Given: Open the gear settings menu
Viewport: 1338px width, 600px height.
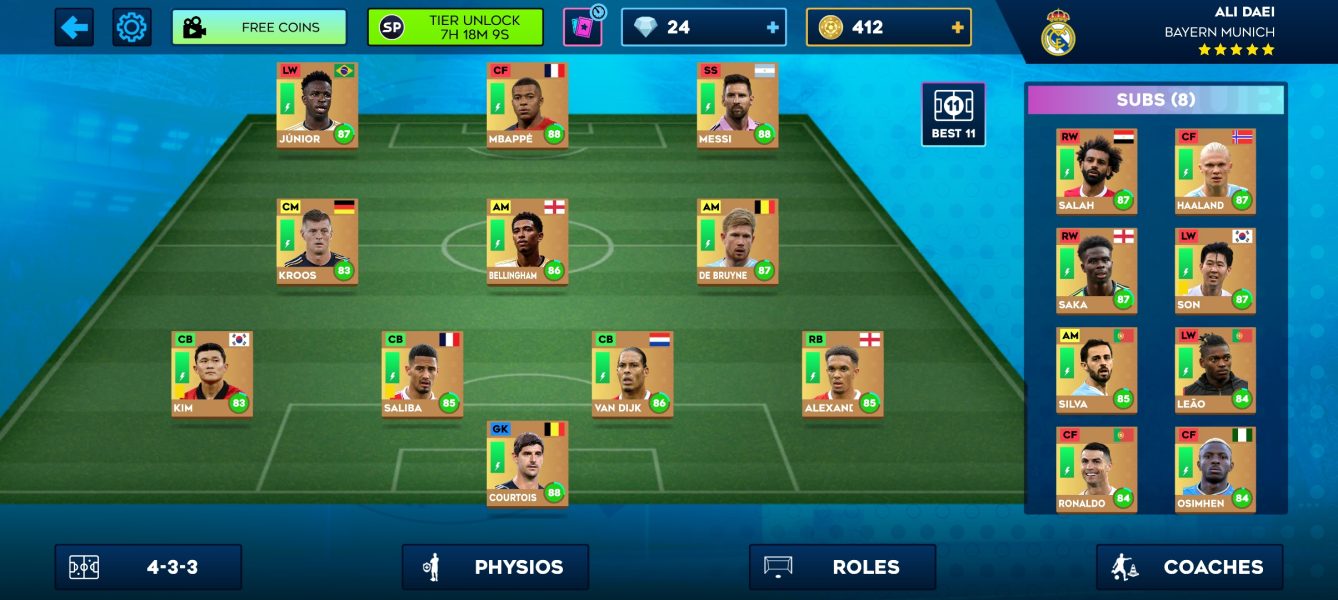Looking at the screenshot, I should point(131,27).
